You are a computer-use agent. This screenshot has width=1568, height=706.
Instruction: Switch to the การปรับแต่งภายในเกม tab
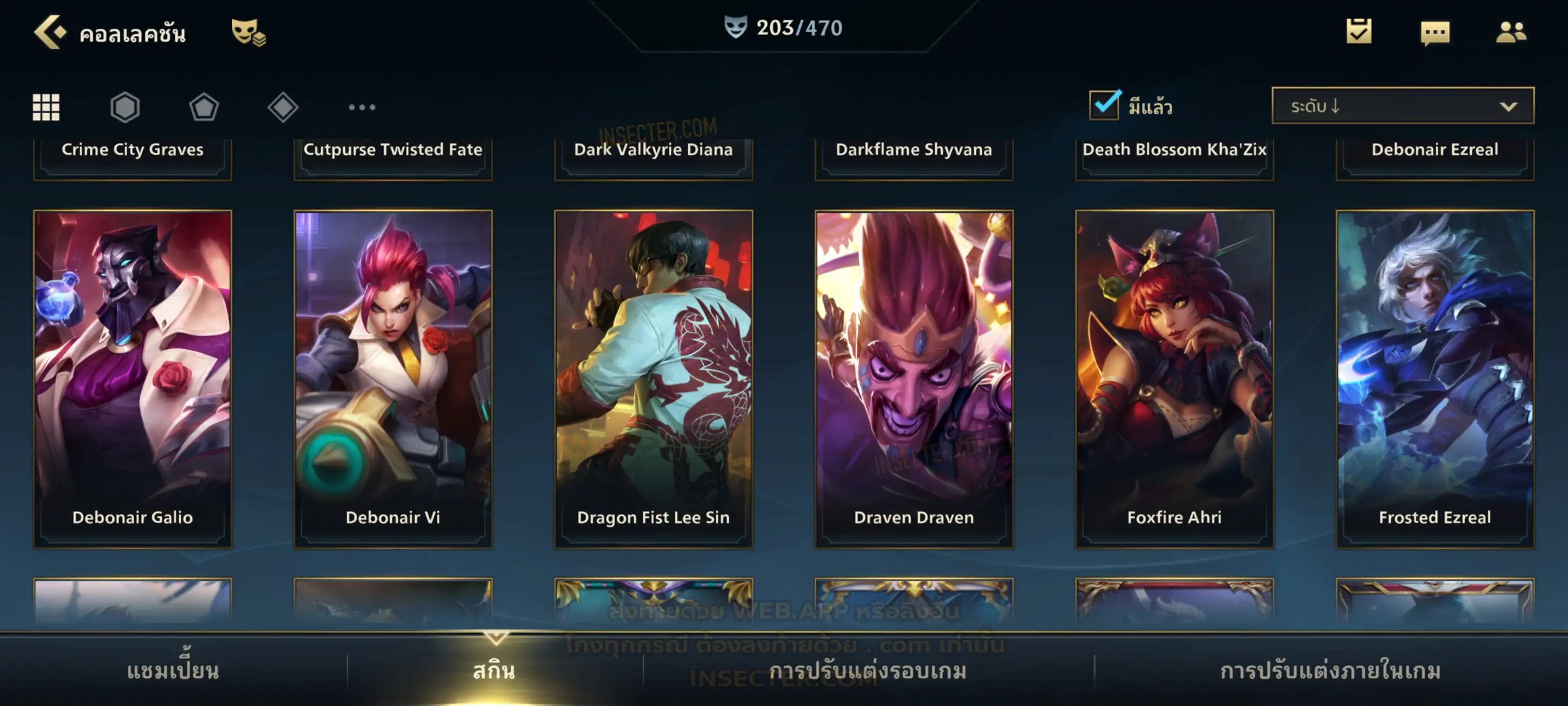(x=1330, y=671)
